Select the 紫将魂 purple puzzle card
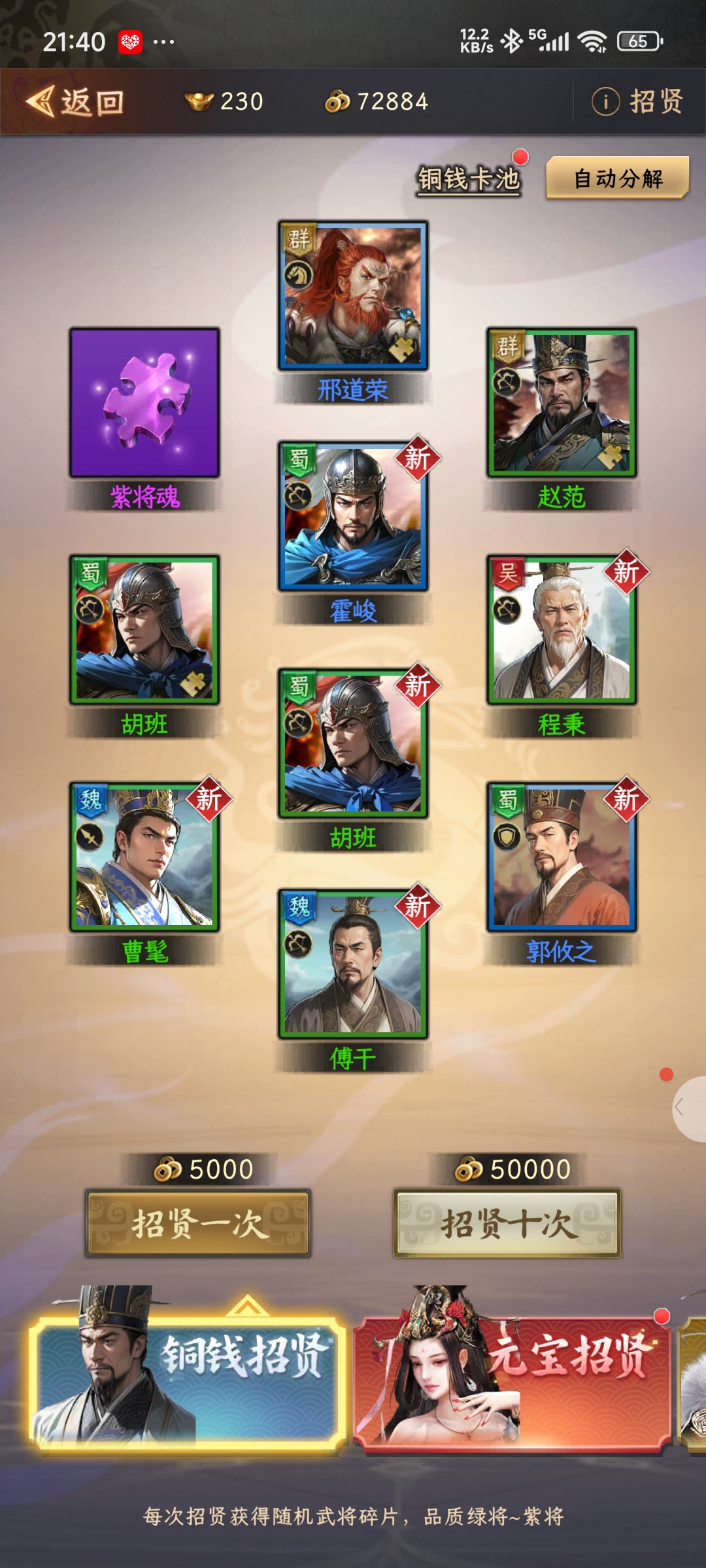Screen dimensions: 706x1568 point(144,402)
